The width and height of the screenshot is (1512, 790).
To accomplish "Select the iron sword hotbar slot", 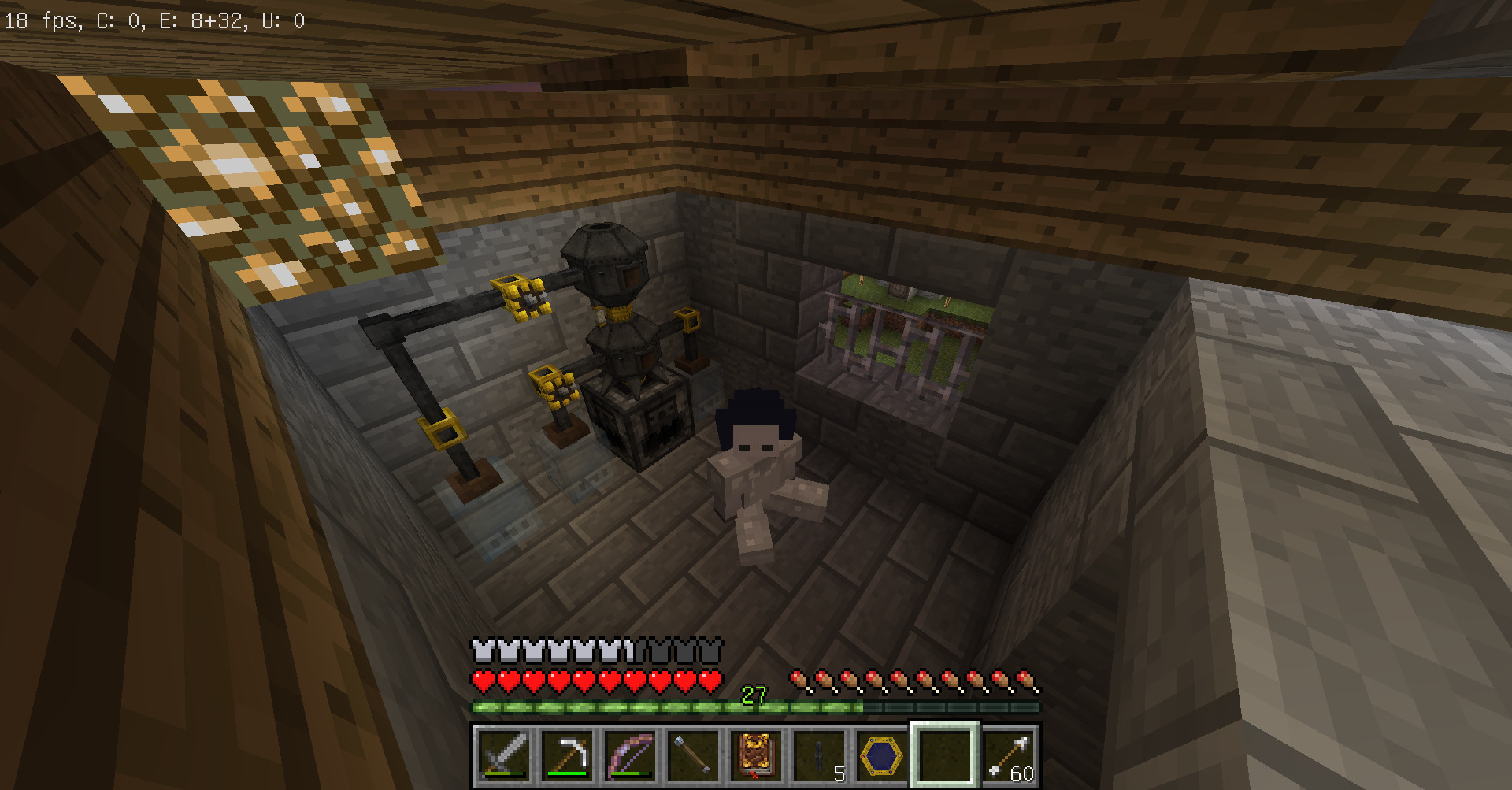I will (504, 755).
